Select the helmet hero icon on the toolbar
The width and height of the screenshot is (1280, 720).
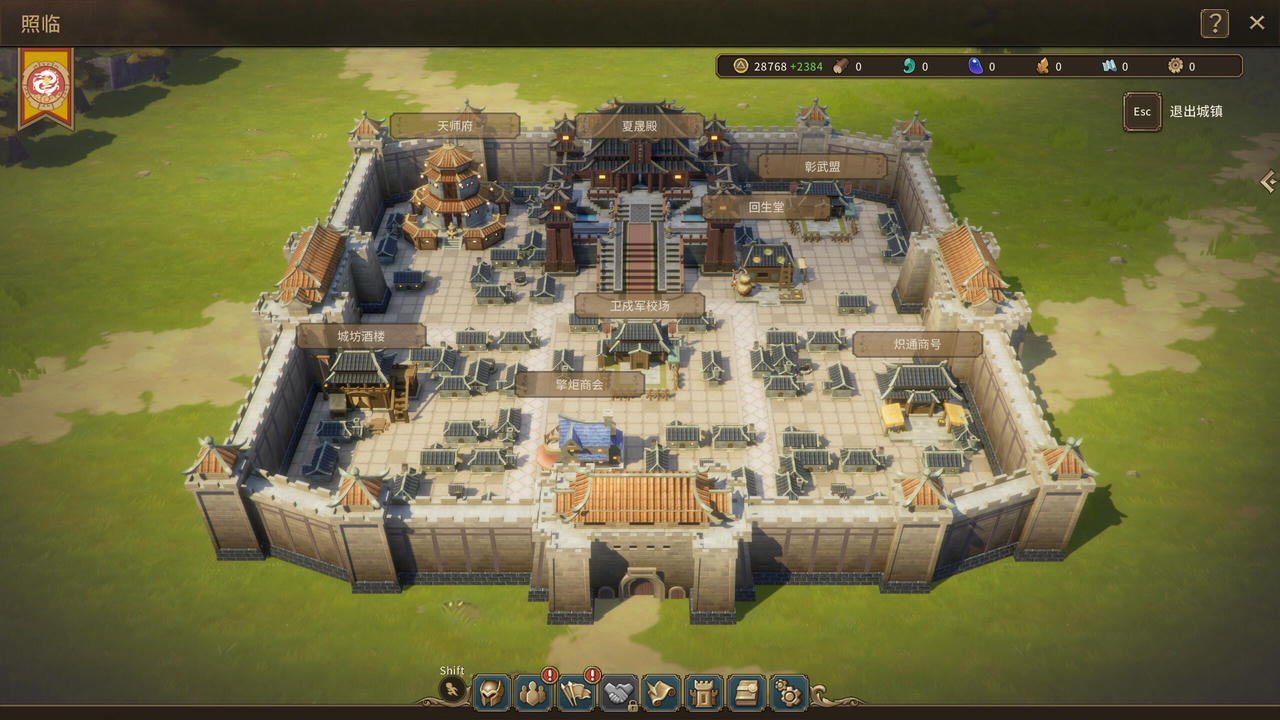490,692
